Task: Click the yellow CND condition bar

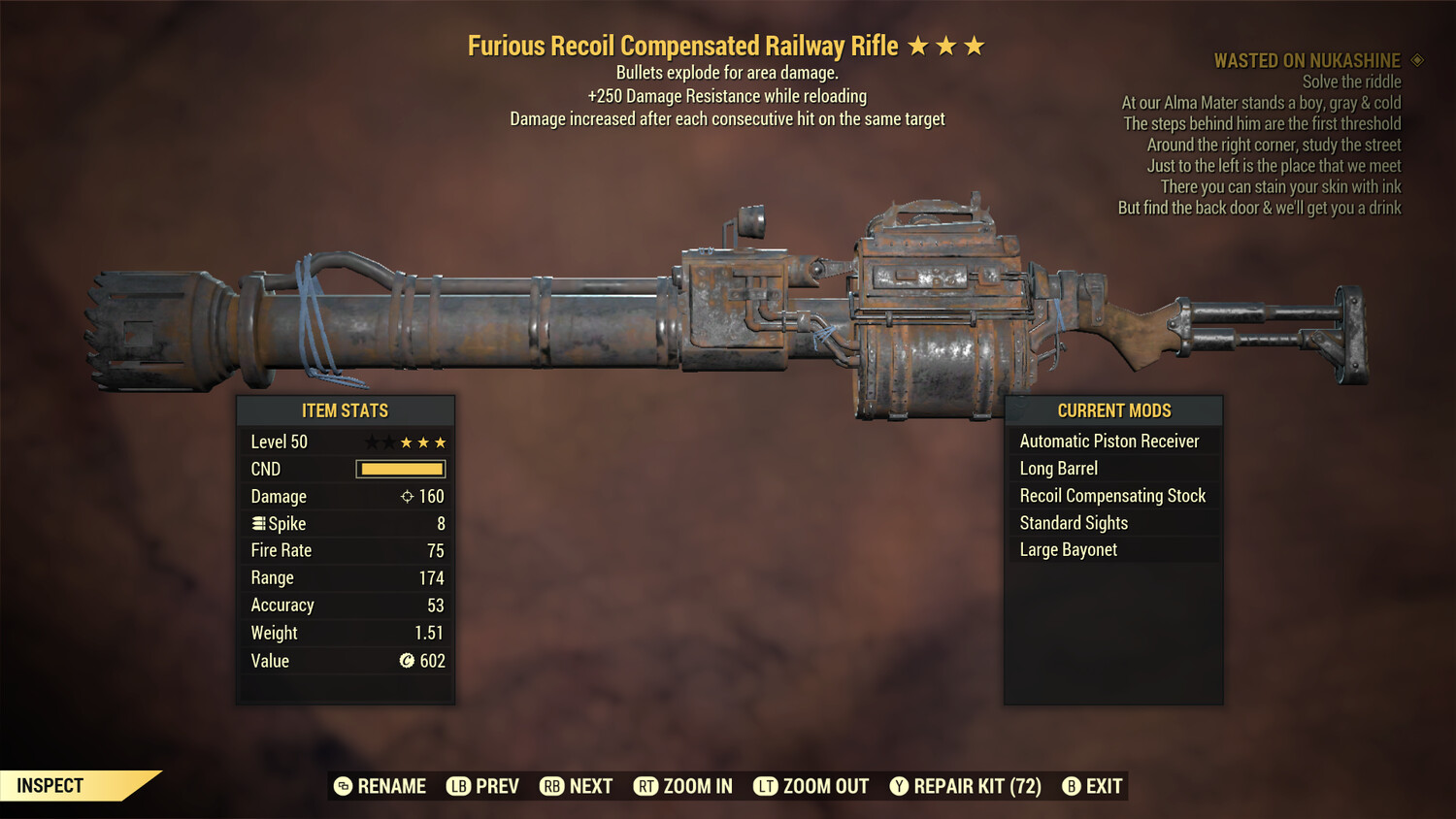Action: tap(400, 469)
